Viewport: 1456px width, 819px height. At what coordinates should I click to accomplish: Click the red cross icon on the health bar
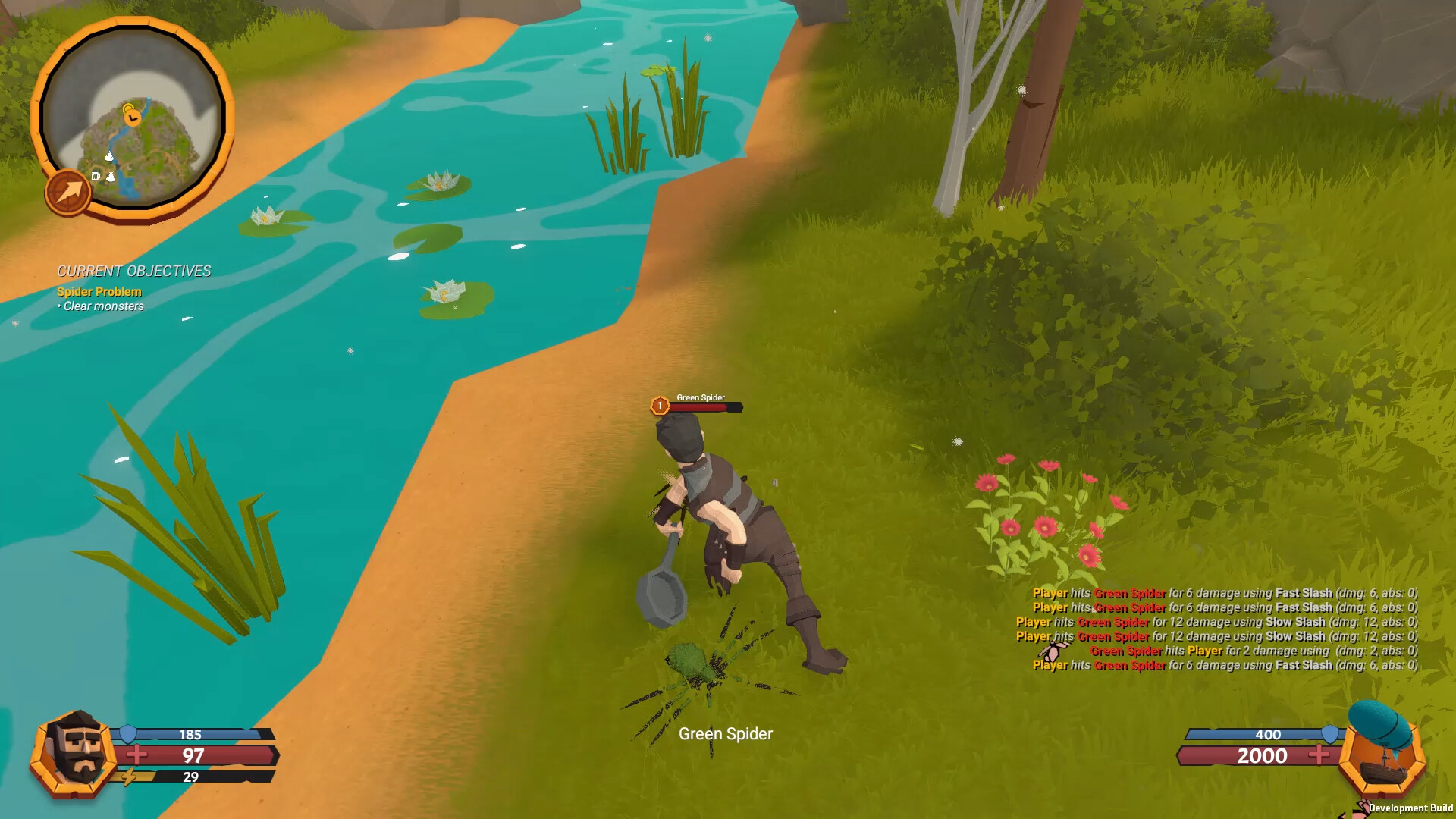pos(136,756)
